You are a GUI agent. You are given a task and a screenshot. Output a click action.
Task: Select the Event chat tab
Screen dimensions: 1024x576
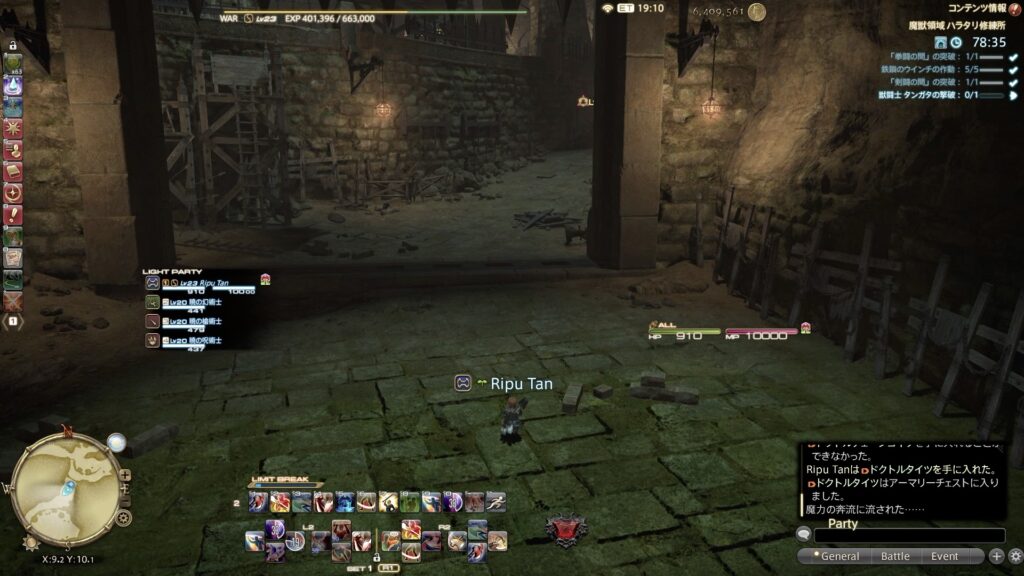pos(944,556)
